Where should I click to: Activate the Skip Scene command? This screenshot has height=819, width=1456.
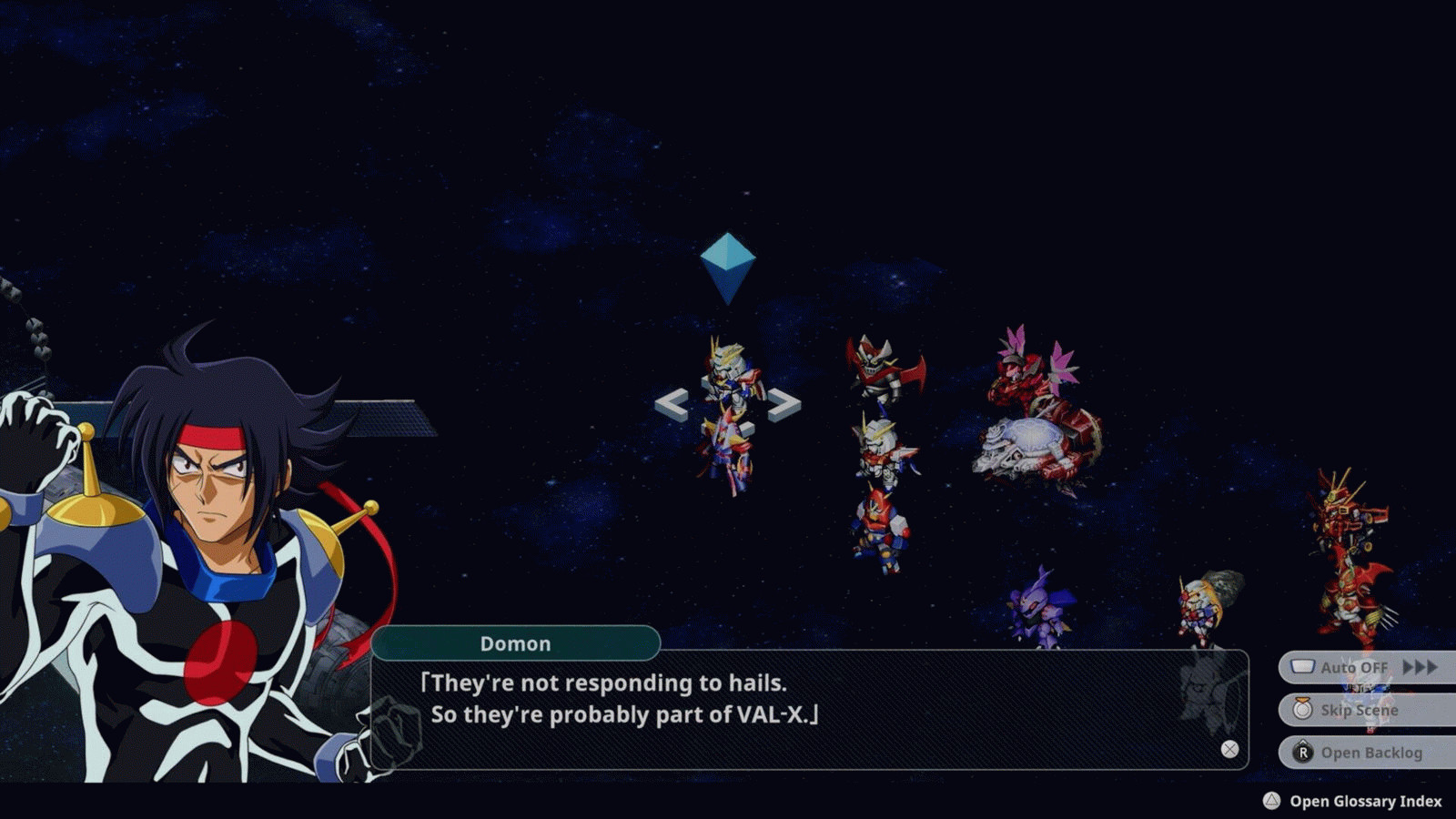(1360, 710)
